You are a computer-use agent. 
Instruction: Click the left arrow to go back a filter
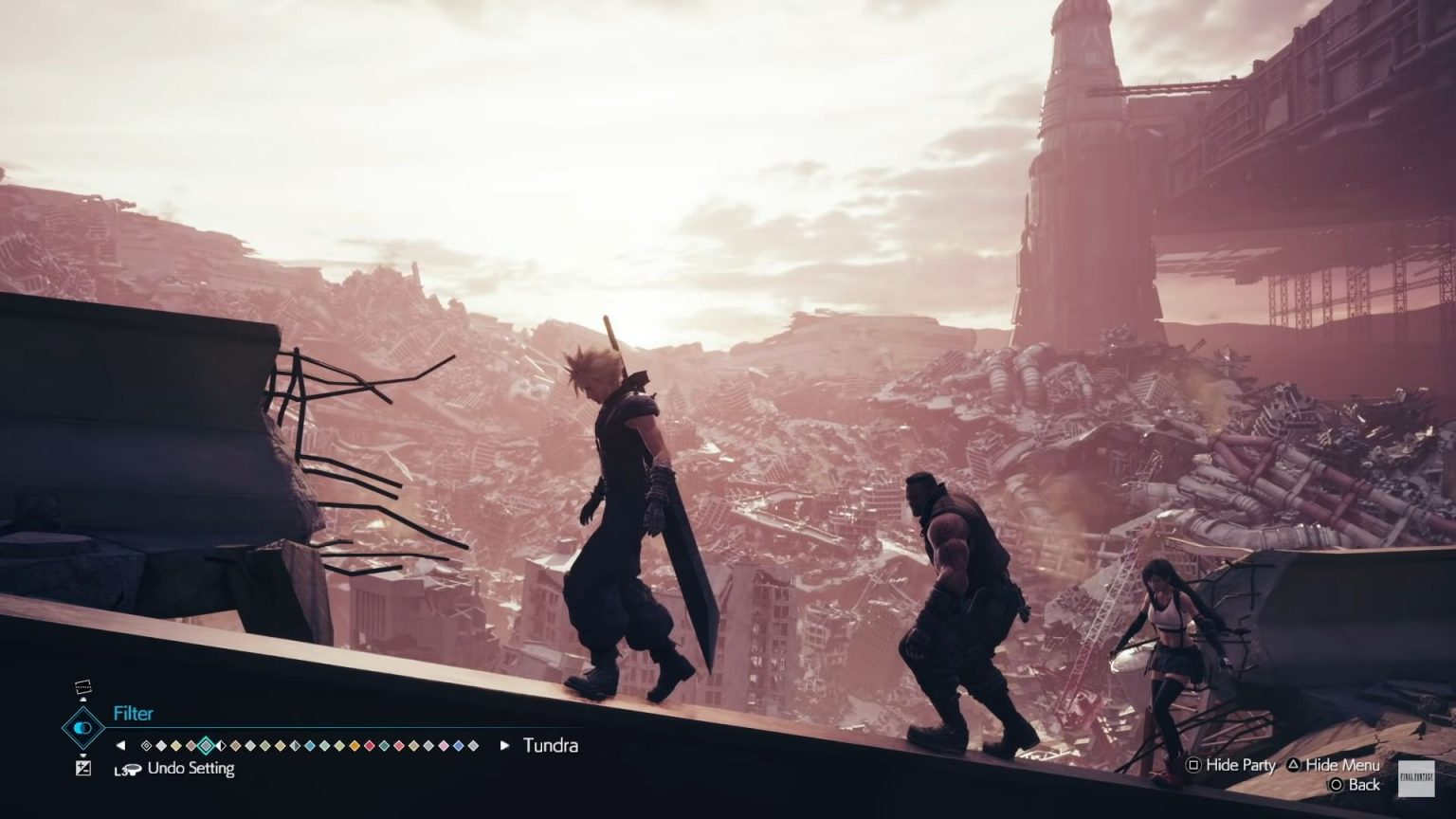[121, 745]
